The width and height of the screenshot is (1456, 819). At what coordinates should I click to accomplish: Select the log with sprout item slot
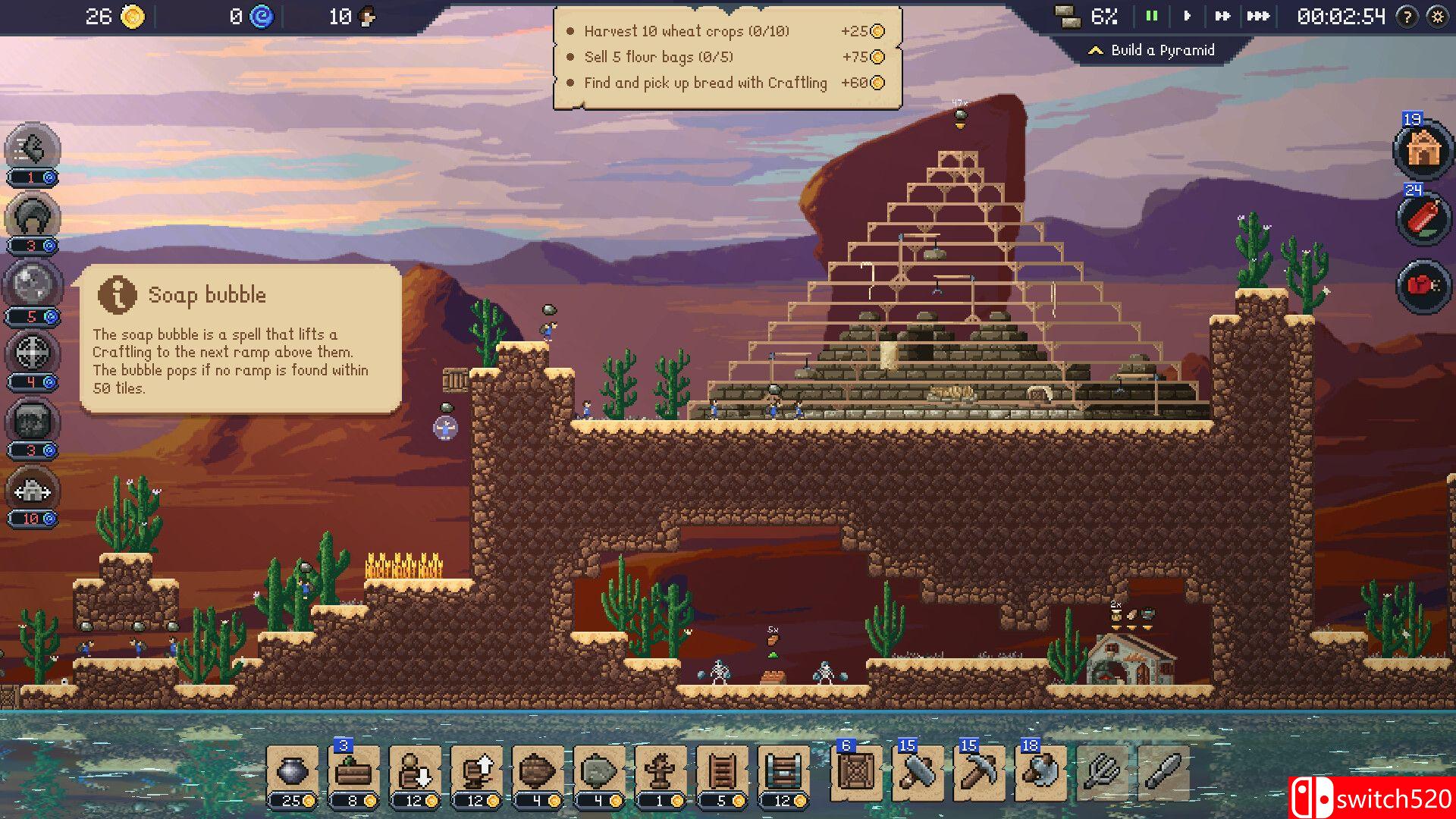pyautogui.click(x=353, y=773)
